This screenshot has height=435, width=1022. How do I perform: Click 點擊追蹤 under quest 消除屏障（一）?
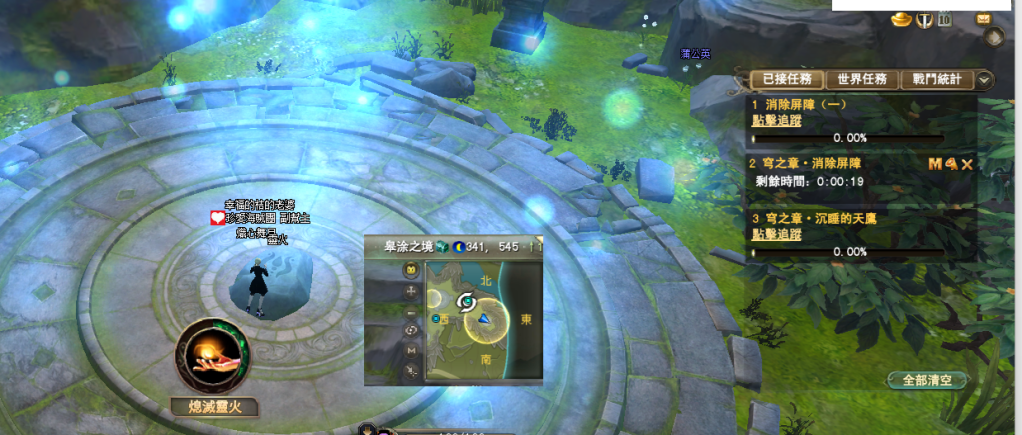[777, 120]
